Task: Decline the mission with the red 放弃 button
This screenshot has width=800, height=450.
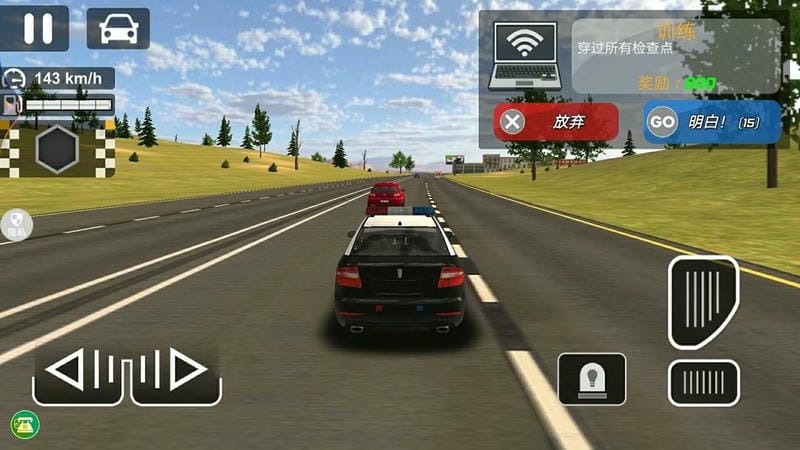Action: [556, 122]
